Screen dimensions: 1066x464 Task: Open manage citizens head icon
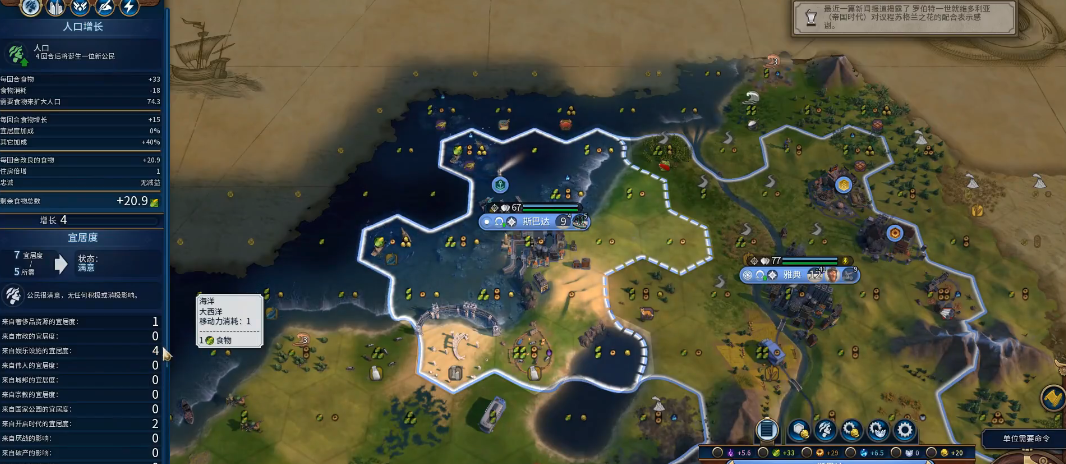coord(826,430)
